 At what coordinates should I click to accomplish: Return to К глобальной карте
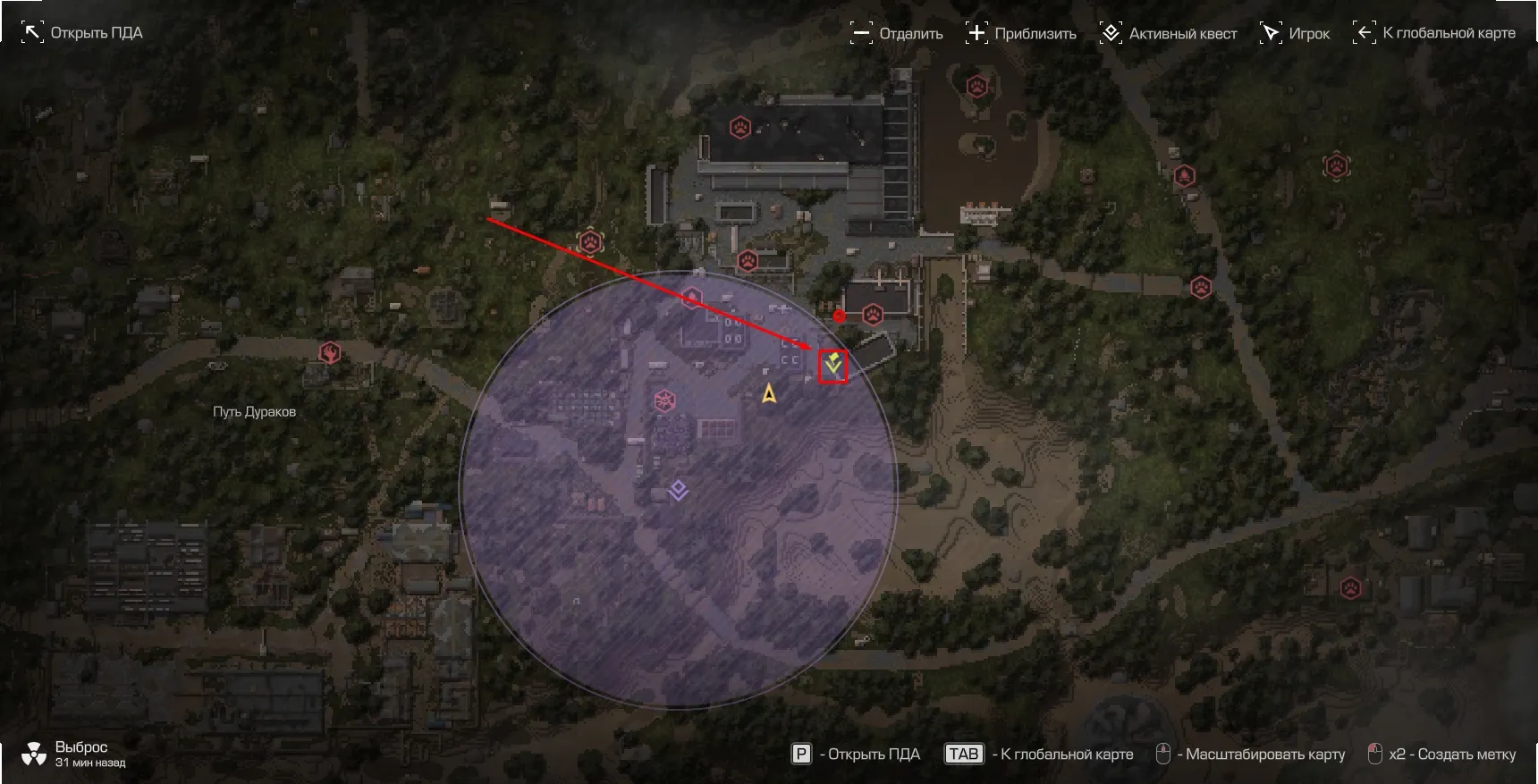point(1434,33)
